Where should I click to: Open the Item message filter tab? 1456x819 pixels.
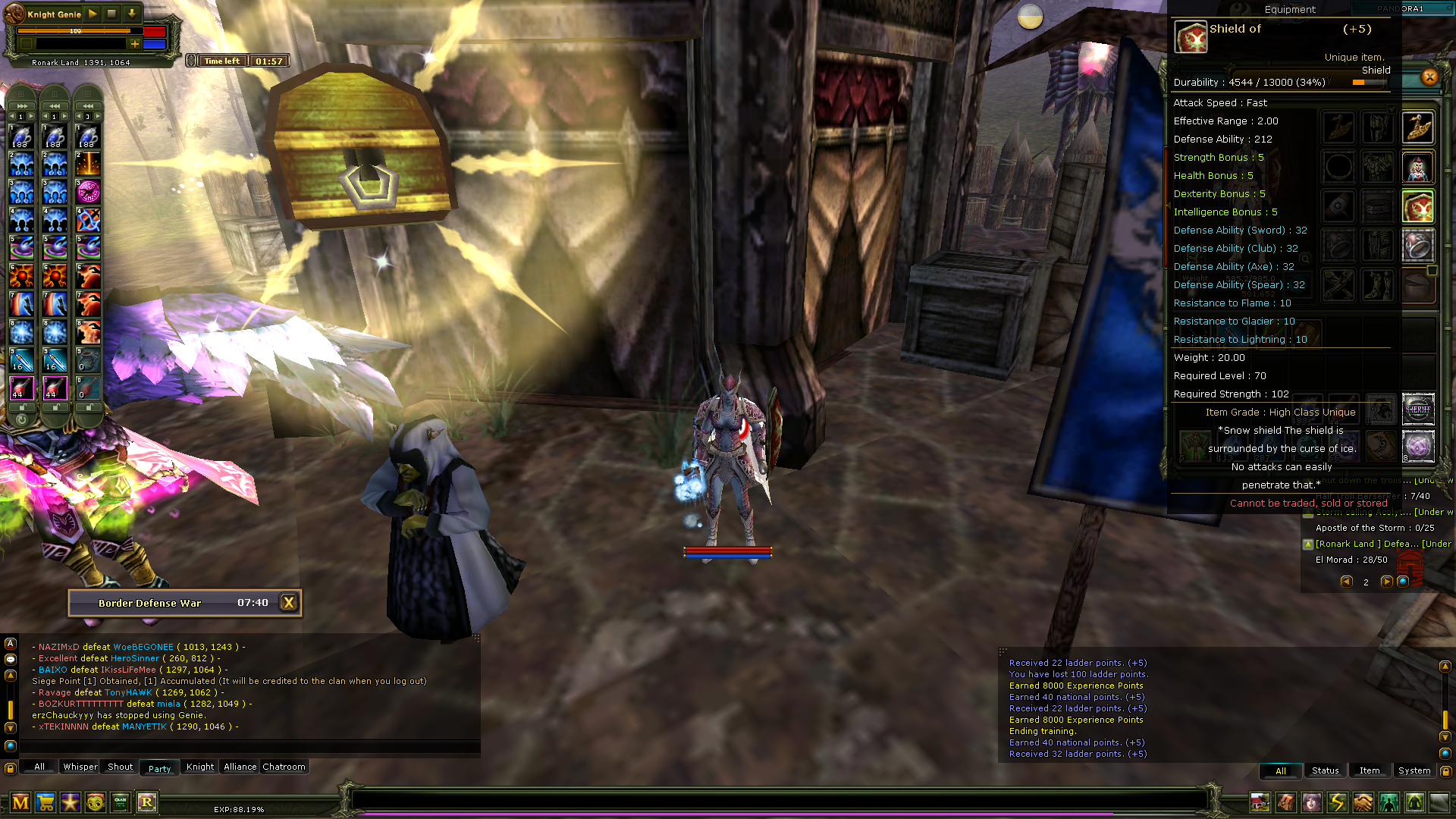tap(1370, 770)
